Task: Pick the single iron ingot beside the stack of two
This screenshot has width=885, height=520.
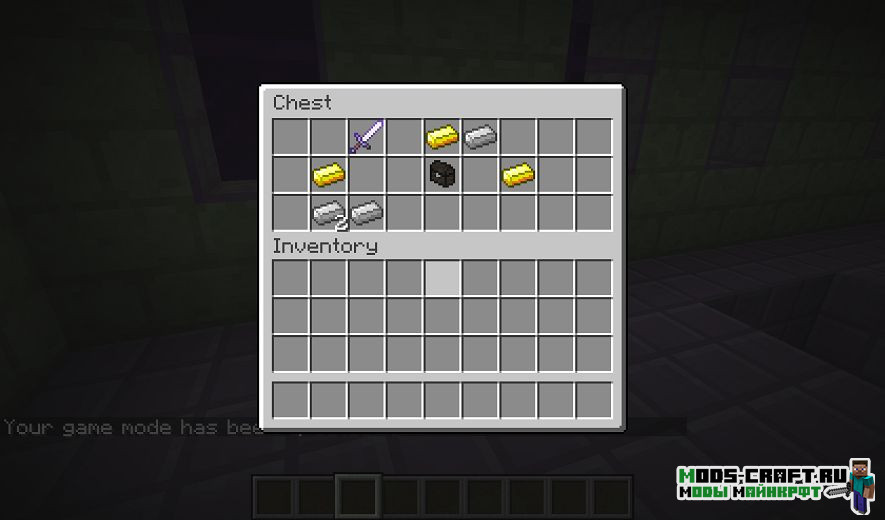Action: [x=366, y=212]
